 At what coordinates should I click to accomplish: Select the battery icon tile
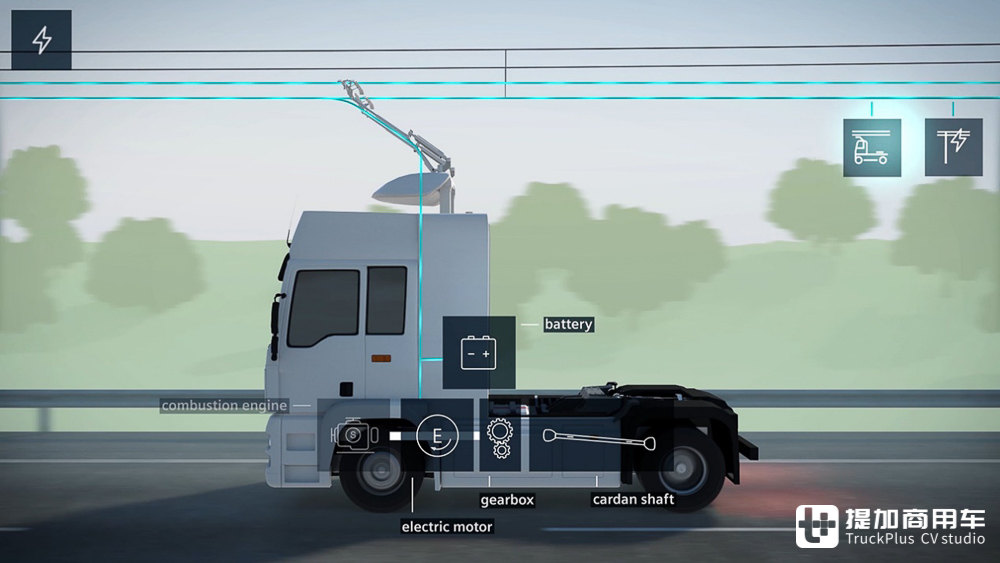pos(478,353)
